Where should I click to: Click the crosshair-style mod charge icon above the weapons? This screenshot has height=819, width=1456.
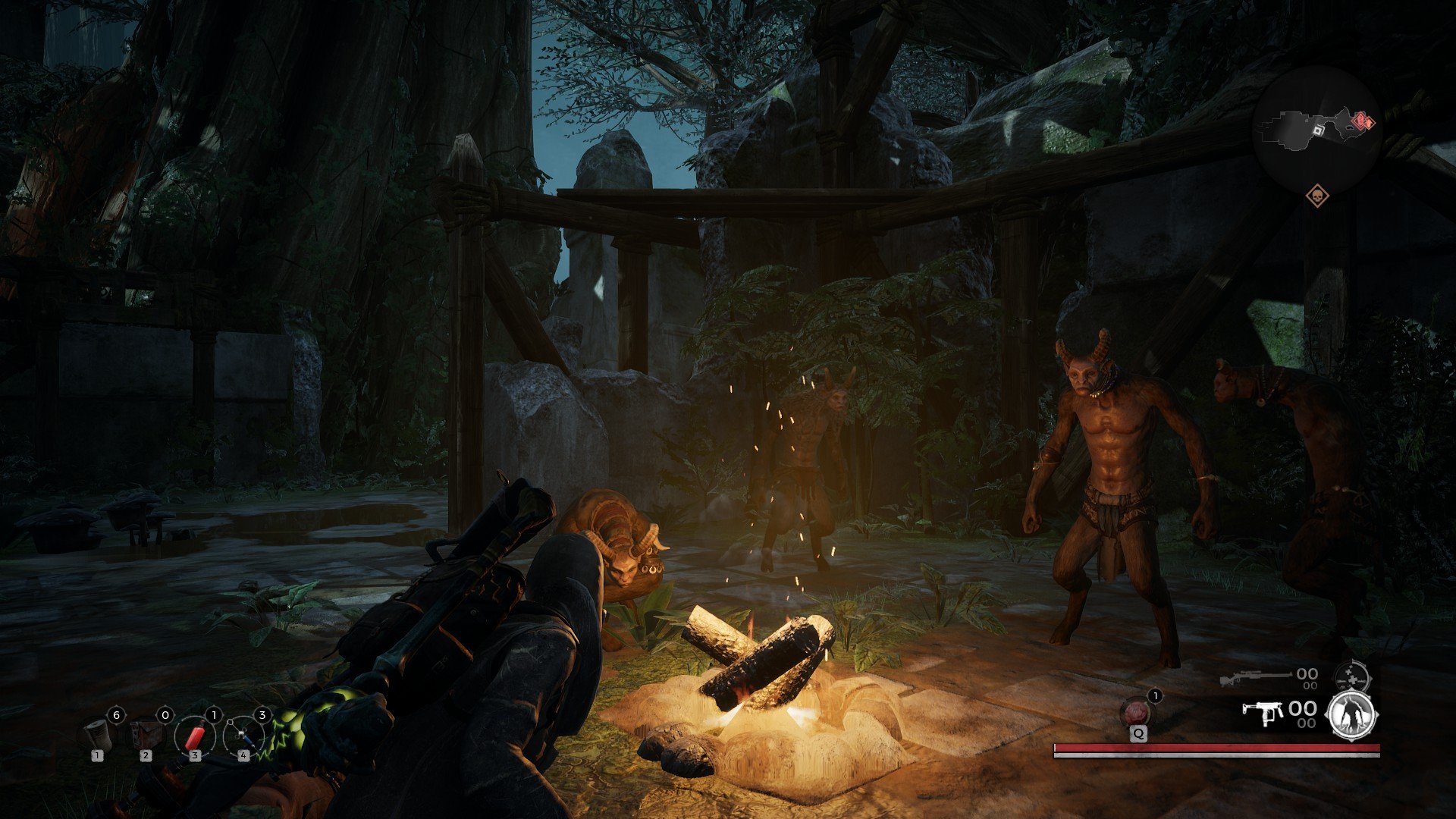pos(1351,676)
